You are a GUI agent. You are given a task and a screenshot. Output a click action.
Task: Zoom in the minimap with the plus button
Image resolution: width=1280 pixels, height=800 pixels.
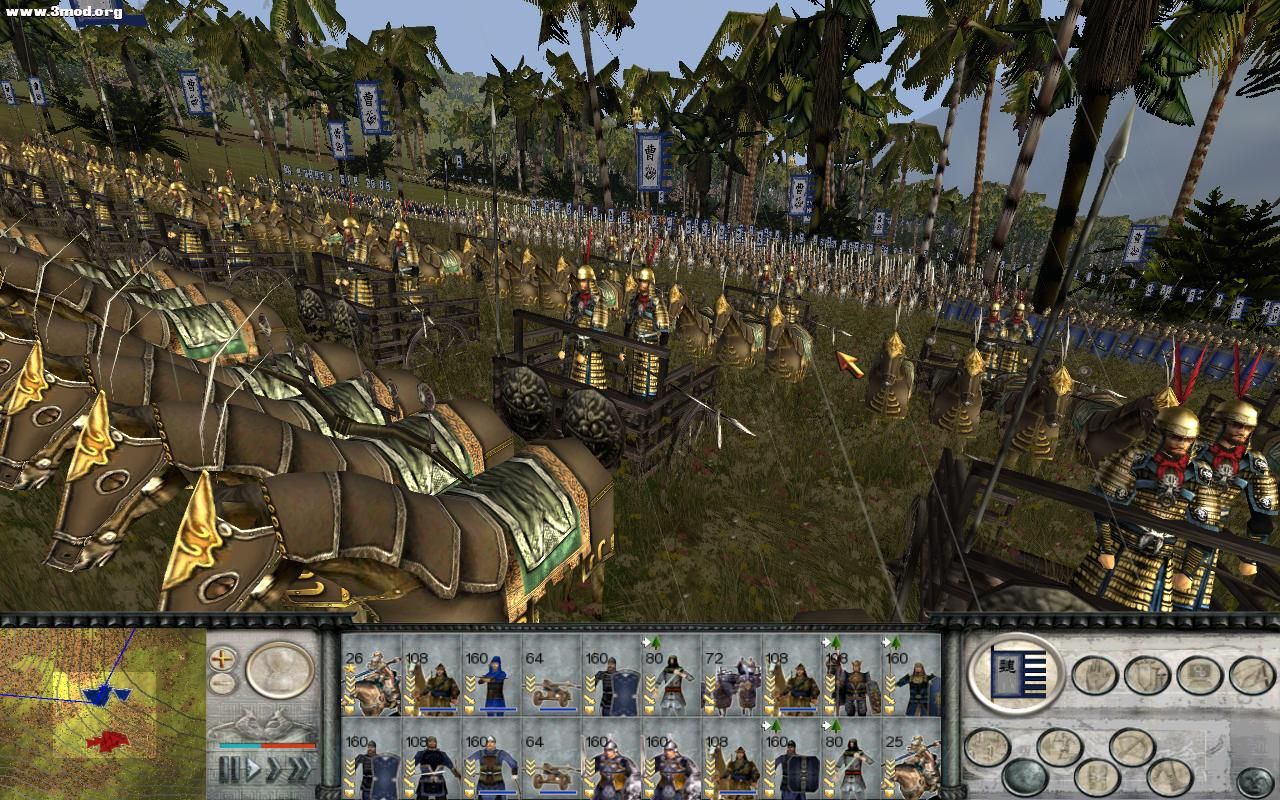click(223, 659)
